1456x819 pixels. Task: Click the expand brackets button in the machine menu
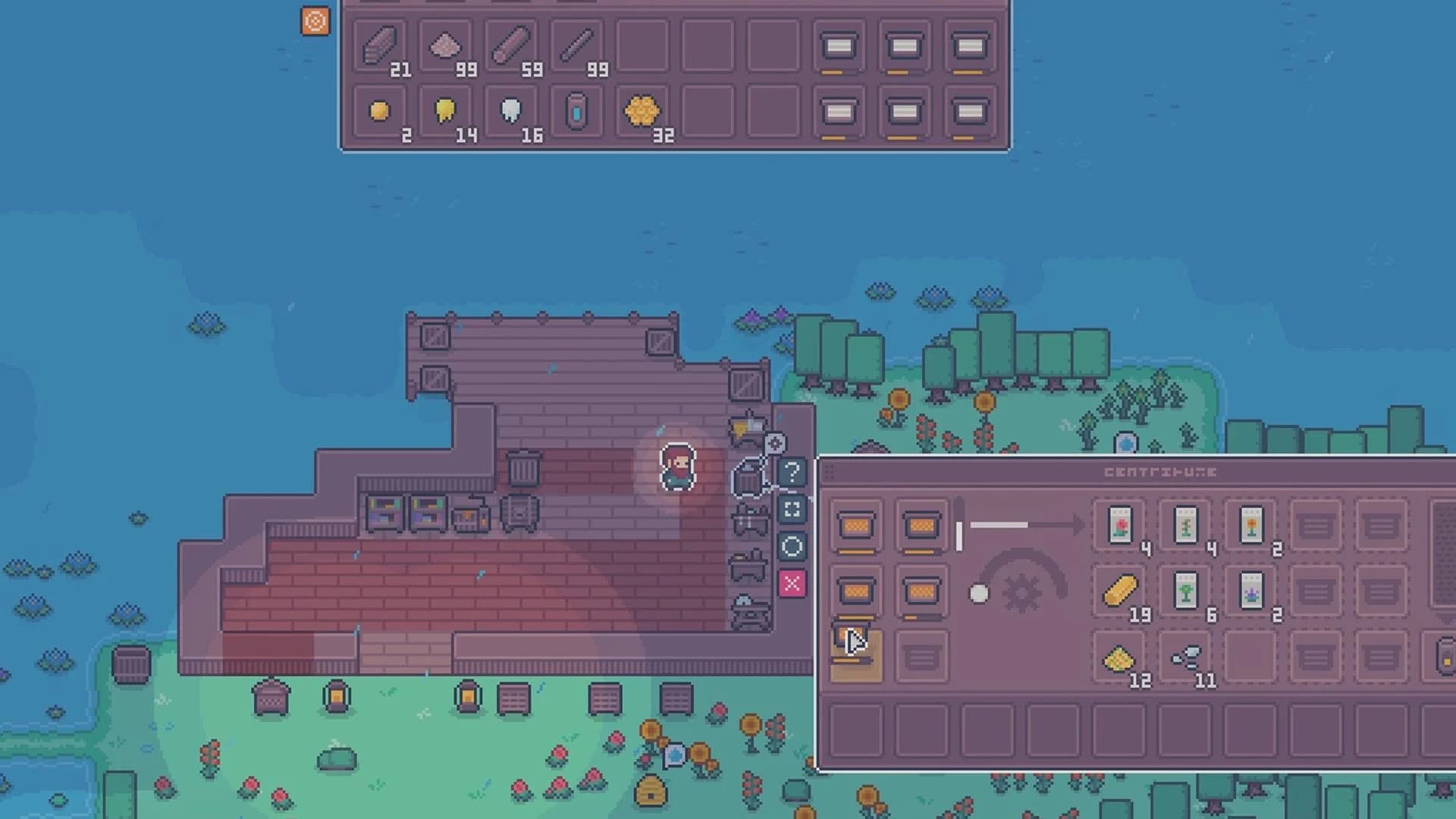pos(792,510)
